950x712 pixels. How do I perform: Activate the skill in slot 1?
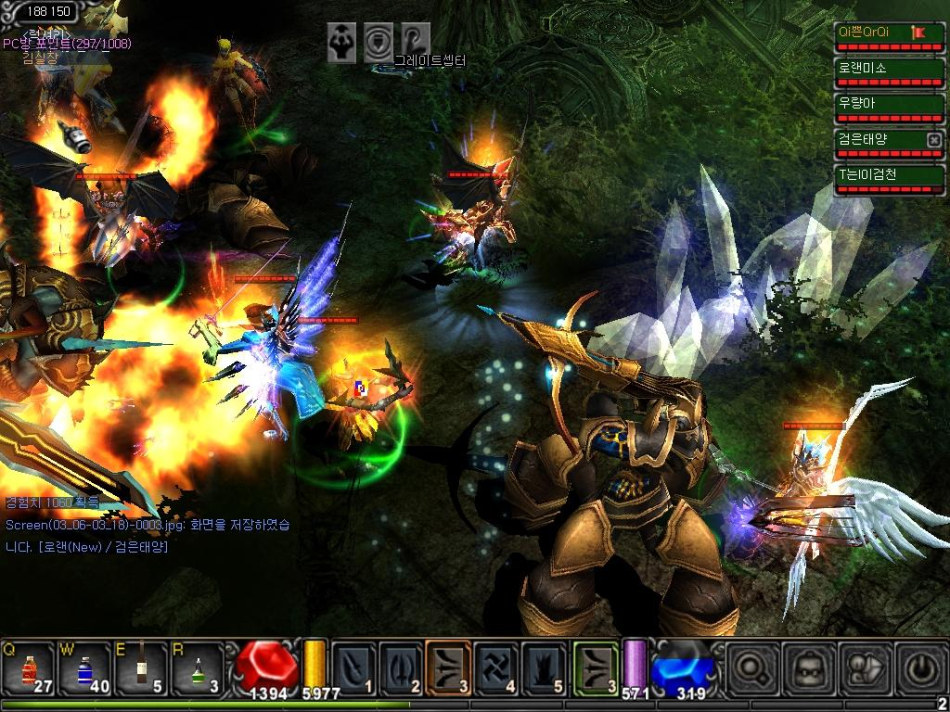(354, 667)
